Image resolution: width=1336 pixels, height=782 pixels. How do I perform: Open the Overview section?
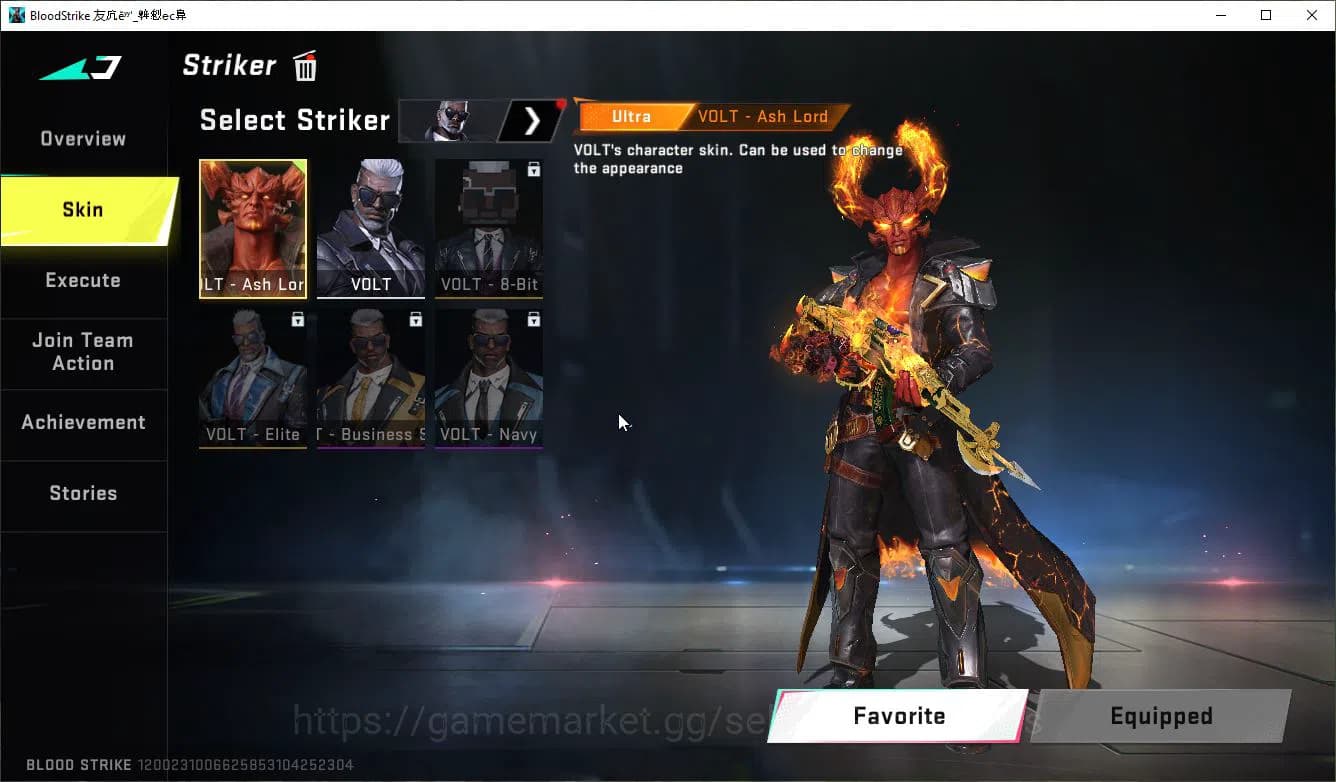pos(82,138)
